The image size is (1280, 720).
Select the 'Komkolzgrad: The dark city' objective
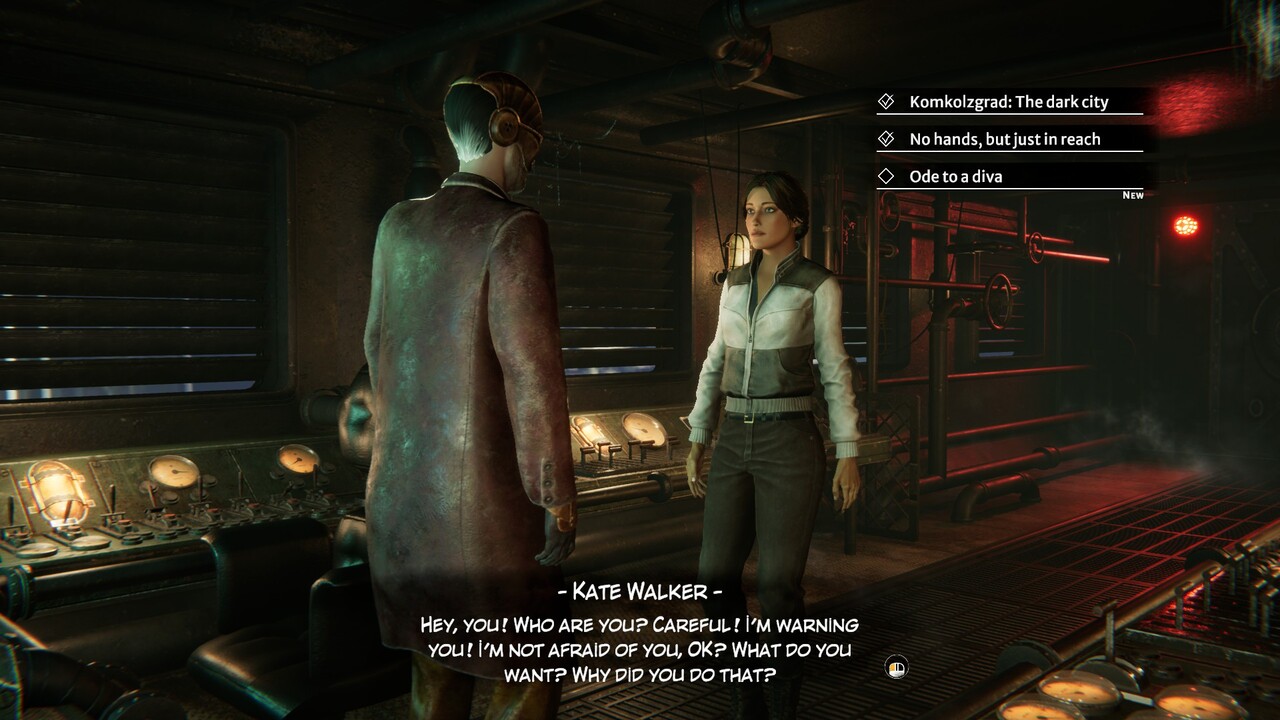pyautogui.click(x=1008, y=102)
